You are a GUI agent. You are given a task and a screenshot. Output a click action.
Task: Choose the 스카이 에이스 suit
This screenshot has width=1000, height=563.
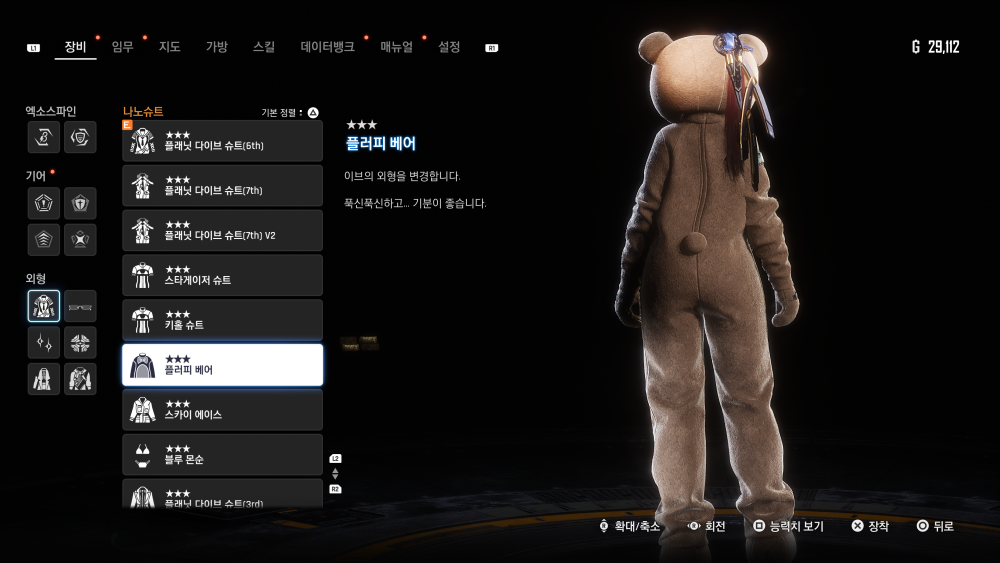(x=222, y=410)
